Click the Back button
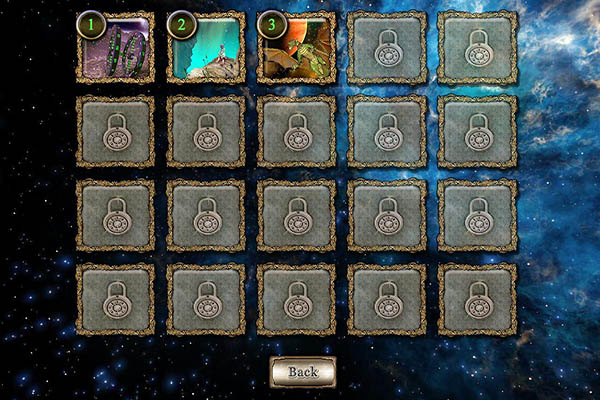The height and width of the screenshot is (400, 600). coord(302,371)
